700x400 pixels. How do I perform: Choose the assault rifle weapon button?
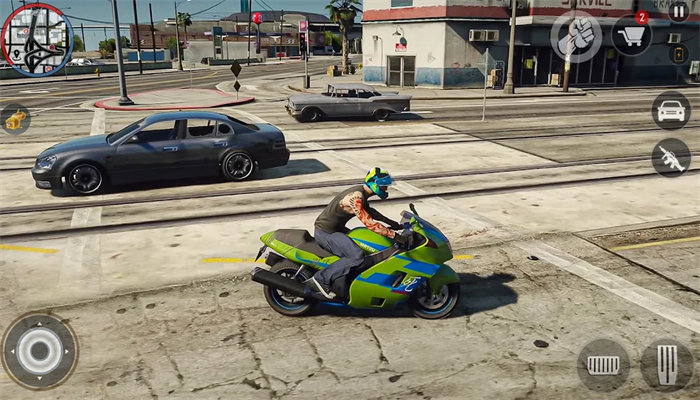(x=671, y=157)
